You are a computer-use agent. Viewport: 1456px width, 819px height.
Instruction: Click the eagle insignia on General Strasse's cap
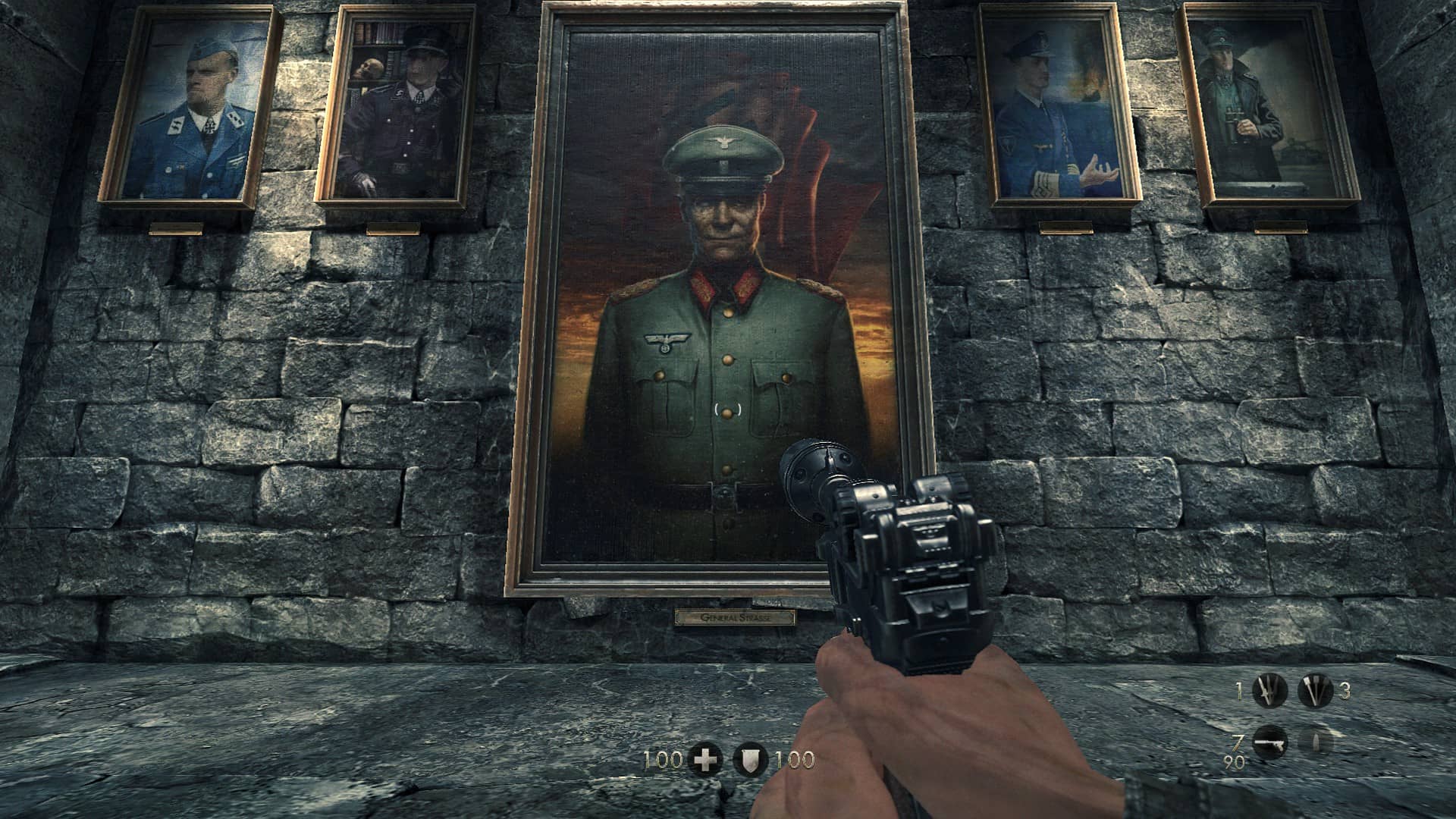tap(724, 140)
